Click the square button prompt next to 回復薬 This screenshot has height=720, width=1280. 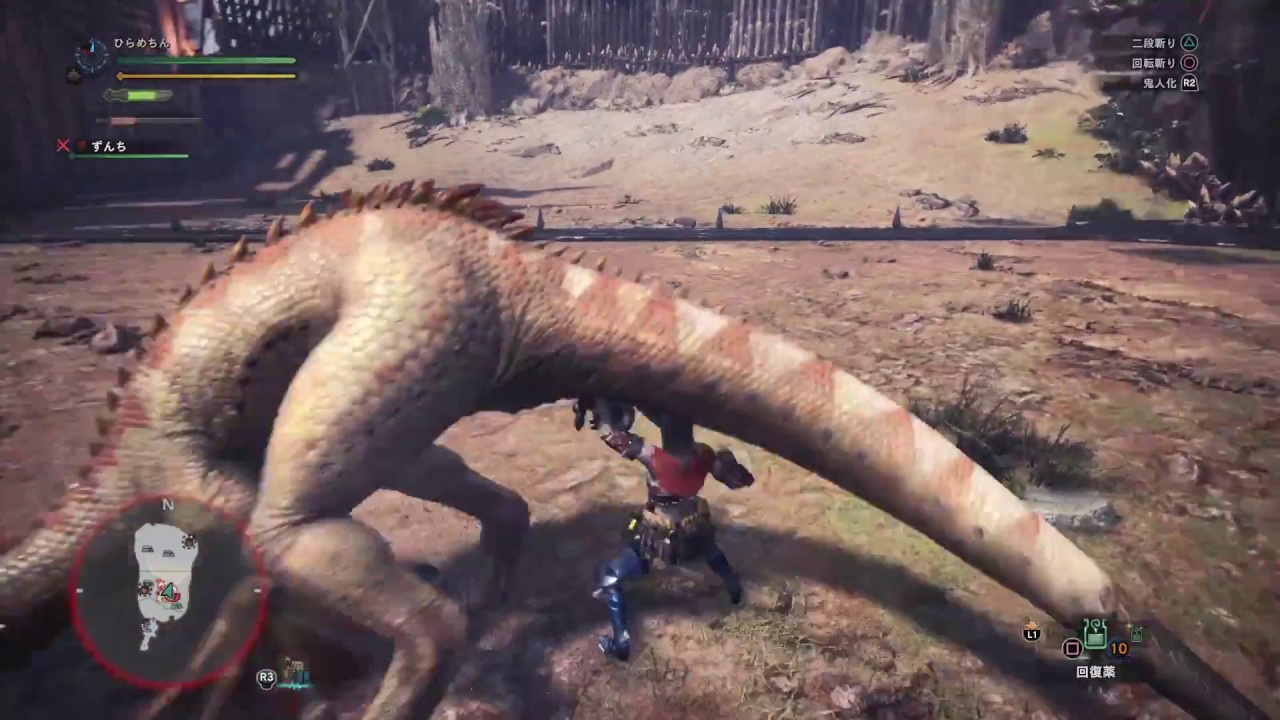point(1073,648)
